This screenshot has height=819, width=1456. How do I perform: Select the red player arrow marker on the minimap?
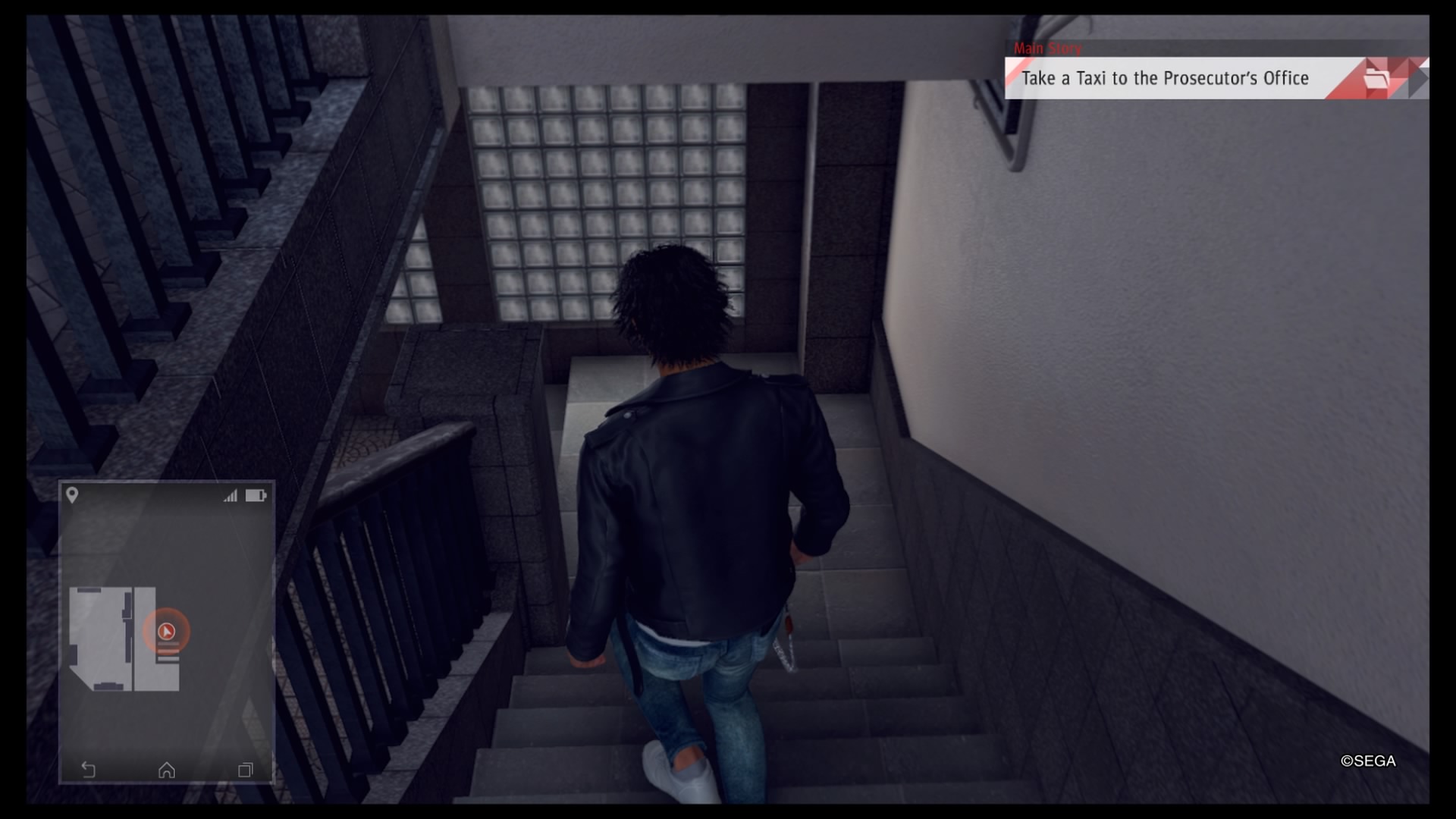pyautogui.click(x=168, y=629)
